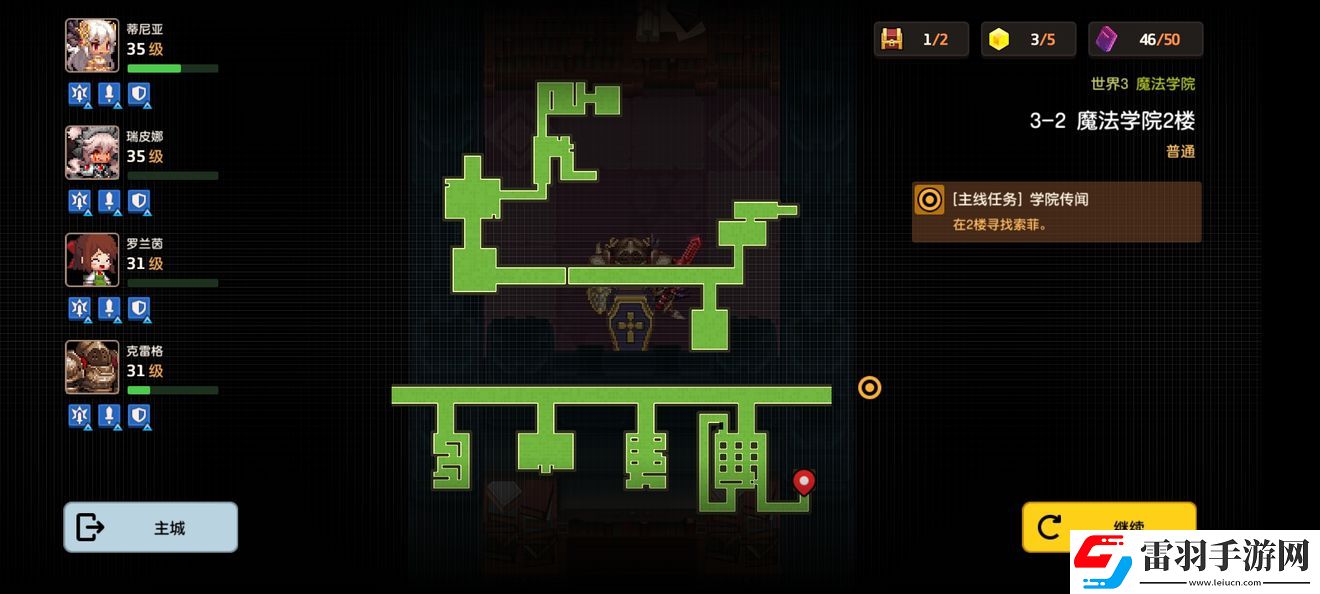The height and width of the screenshot is (594, 1320).
Task: Return to the 主城 main city
Action: pyautogui.click(x=150, y=527)
